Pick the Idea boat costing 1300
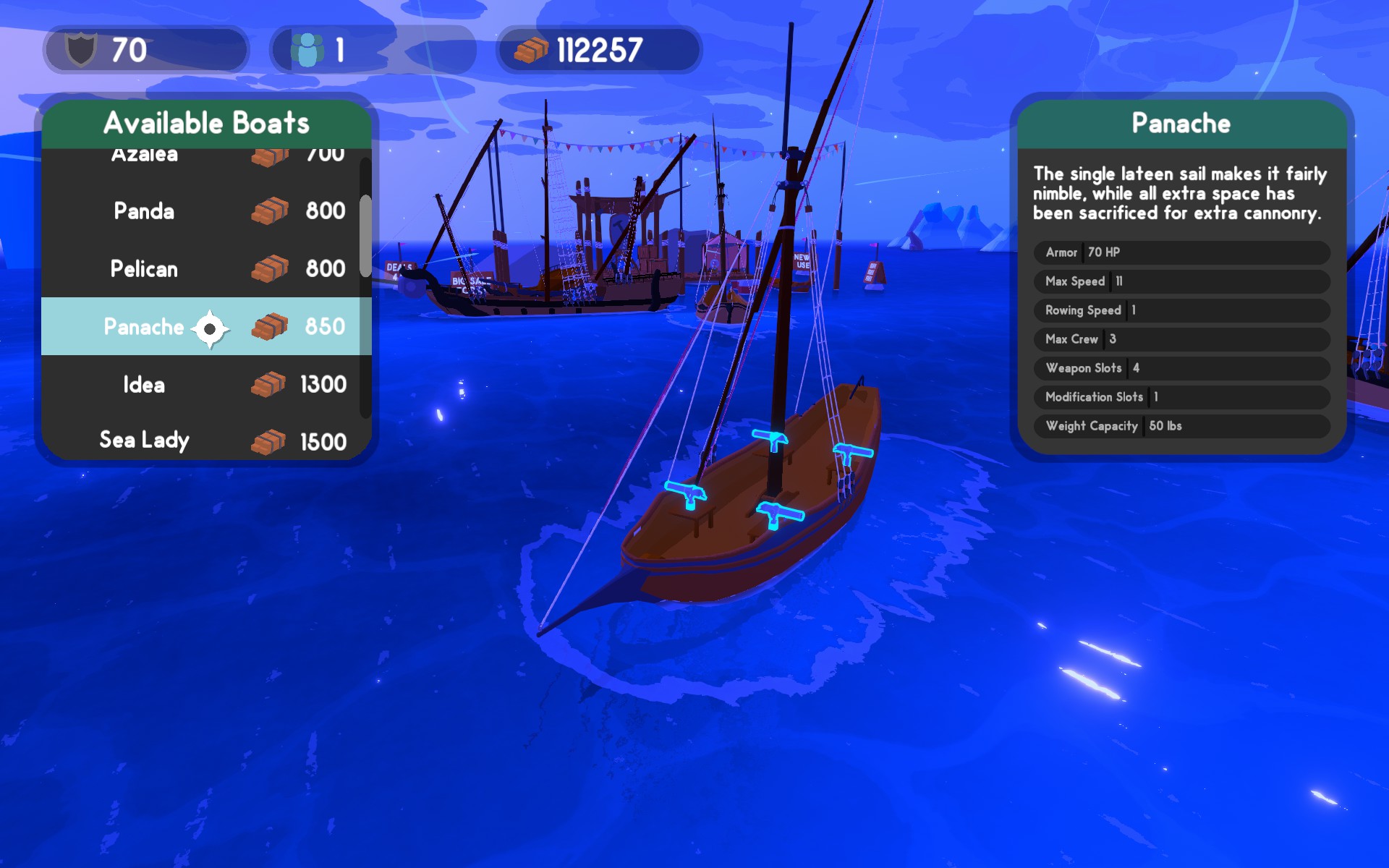 [x=203, y=385]
